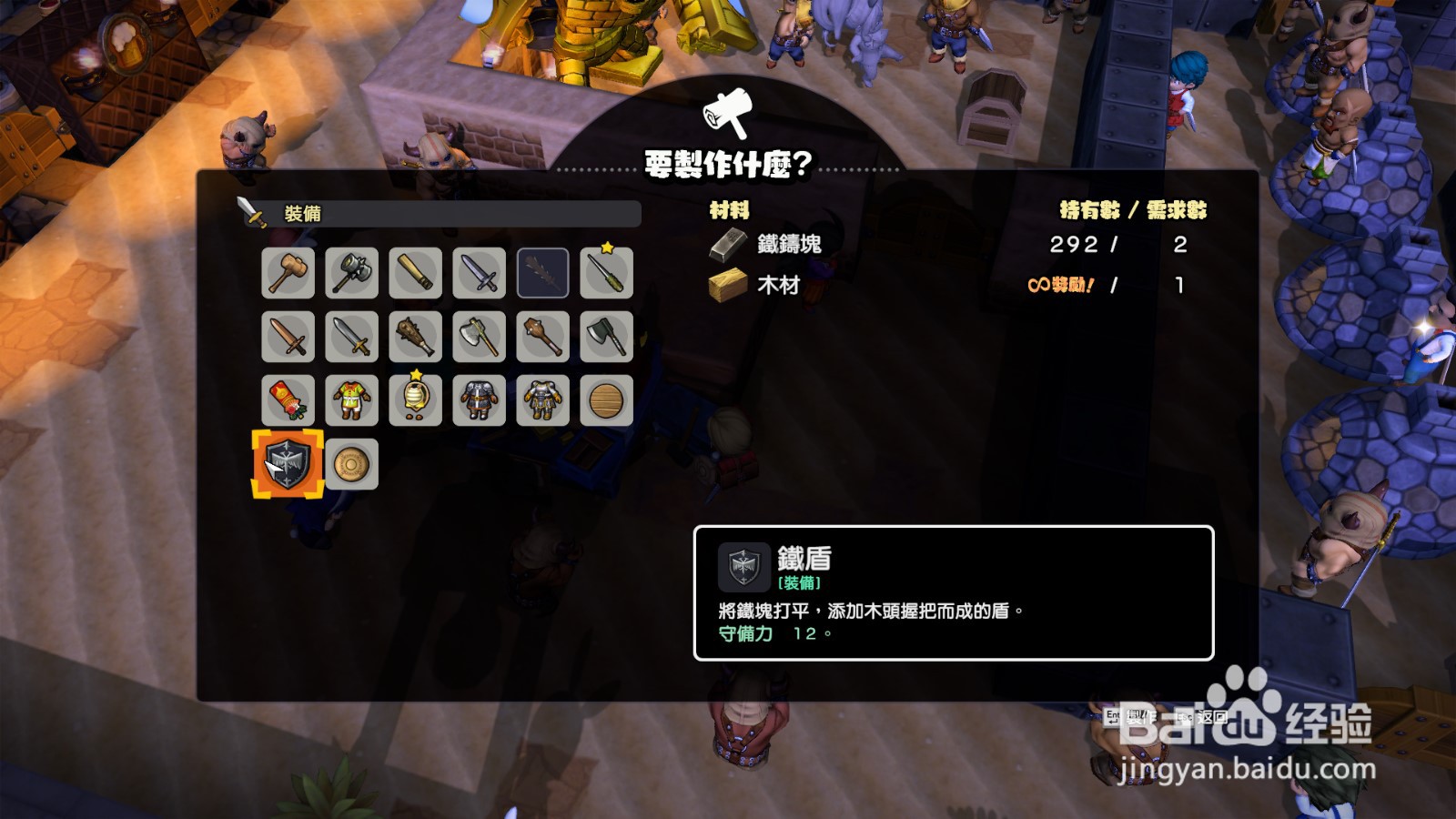Select the starred needle weapon recipe
Screen dimensions: 1456x819
(x=608, y=273)
